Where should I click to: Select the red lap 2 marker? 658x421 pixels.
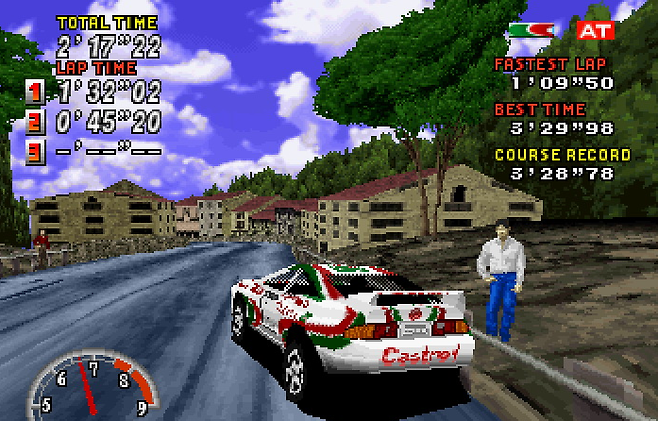pos(35,124)
